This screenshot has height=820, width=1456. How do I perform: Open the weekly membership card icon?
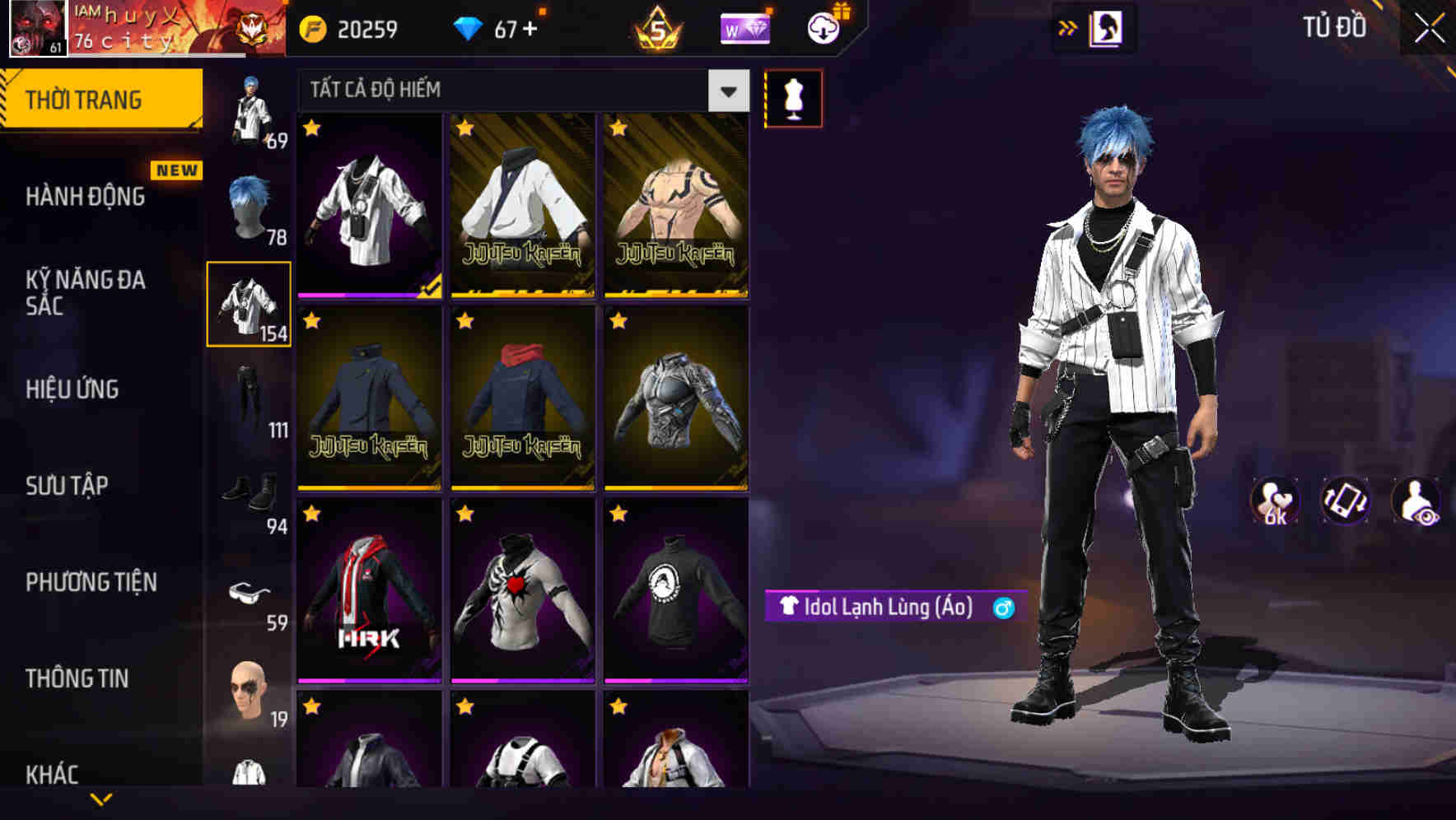745,27
